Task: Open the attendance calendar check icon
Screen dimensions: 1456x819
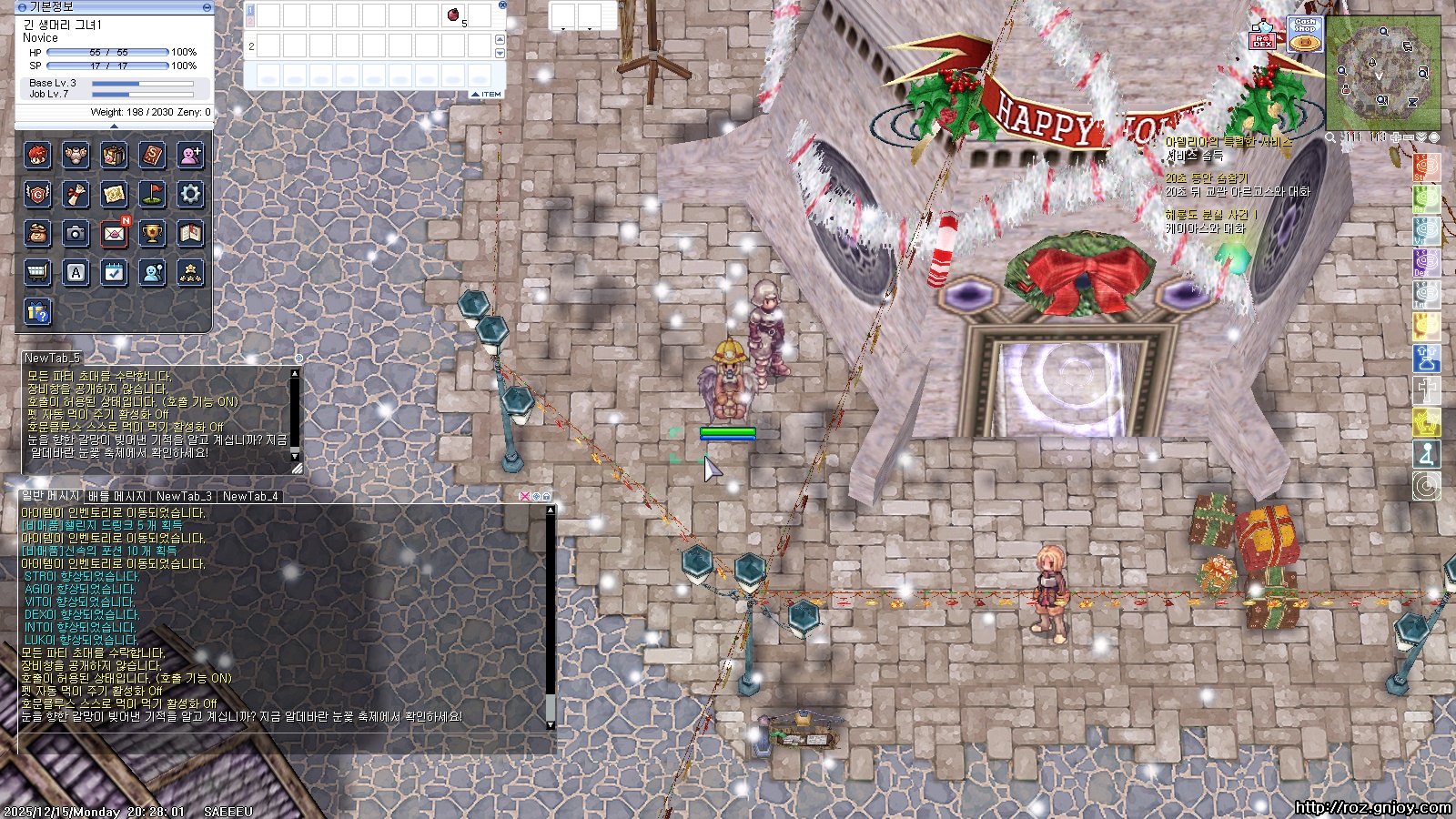Action: pyautogui.click(x=114, y=272)
